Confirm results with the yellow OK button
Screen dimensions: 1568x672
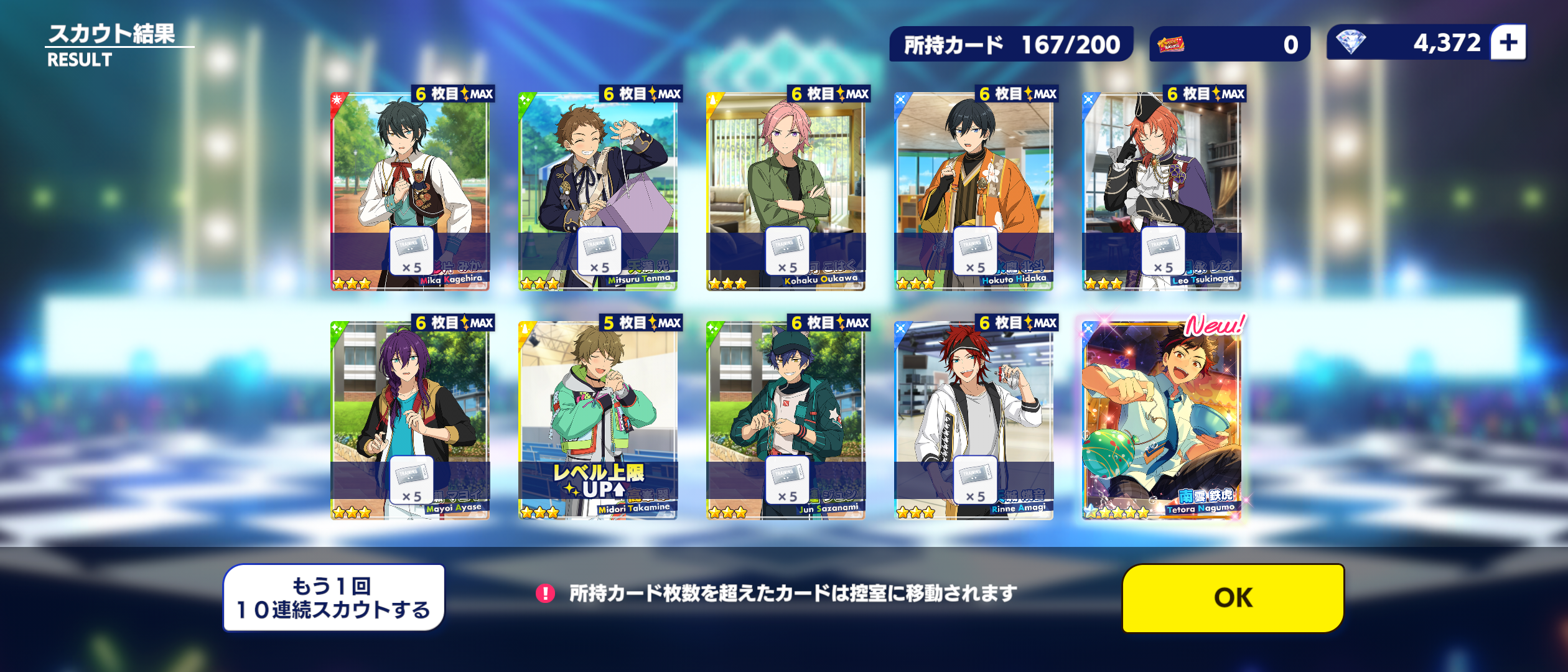click(1233, 598)
